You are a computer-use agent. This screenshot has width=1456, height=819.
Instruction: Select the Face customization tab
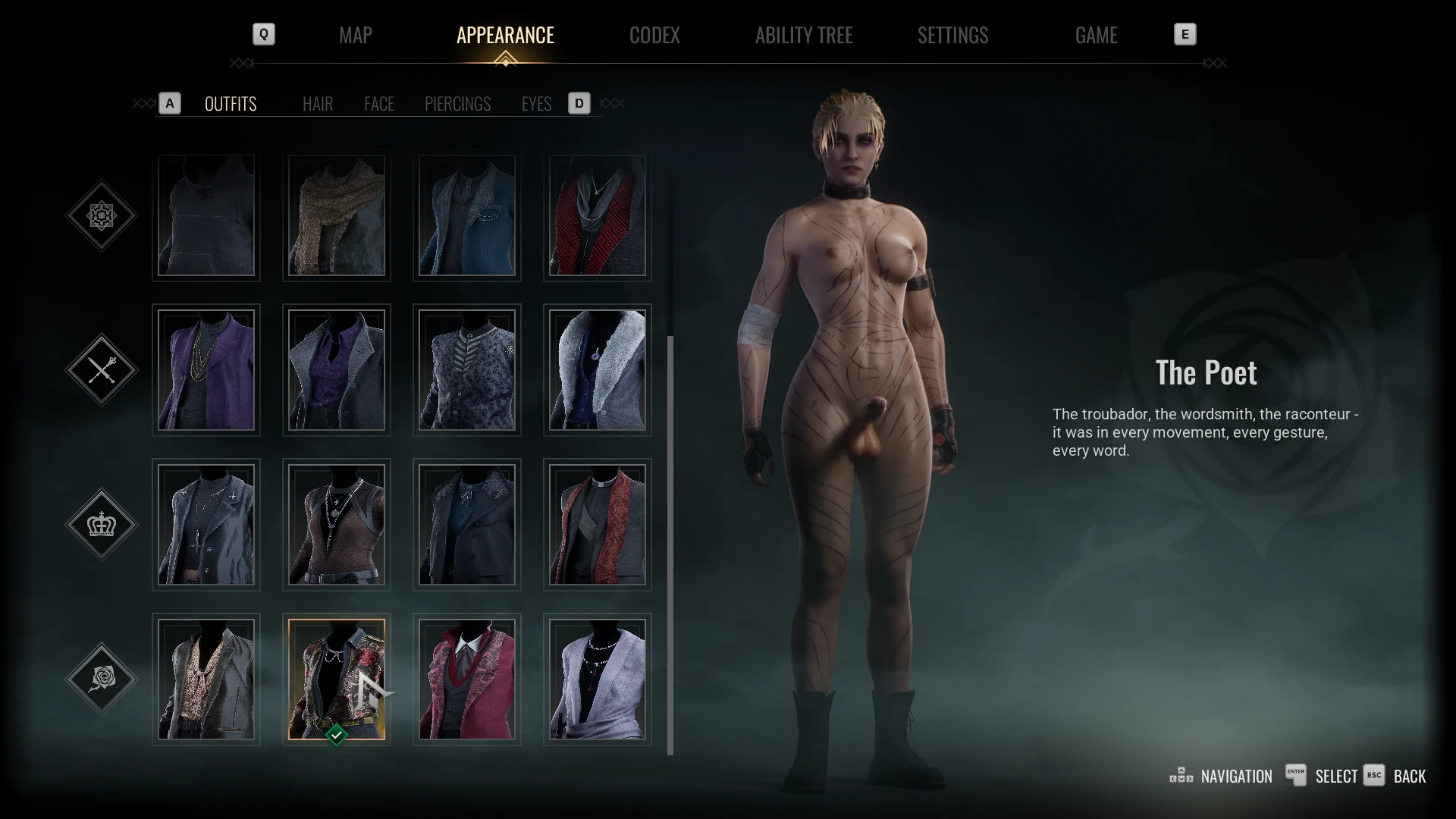click(x=379, y=104)
